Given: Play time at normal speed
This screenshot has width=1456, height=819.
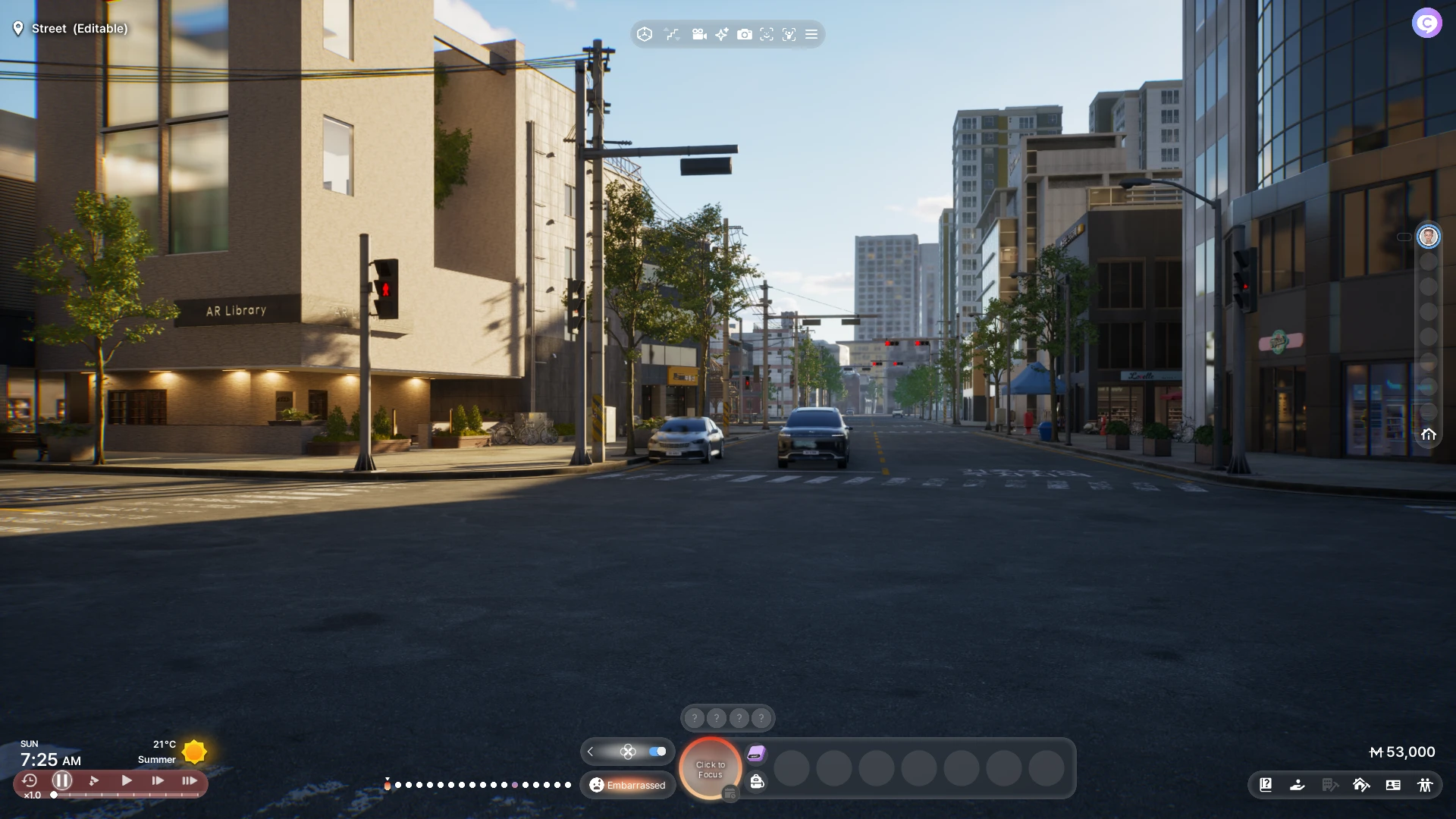Looking at the screenshot, I should coord(127,780).
